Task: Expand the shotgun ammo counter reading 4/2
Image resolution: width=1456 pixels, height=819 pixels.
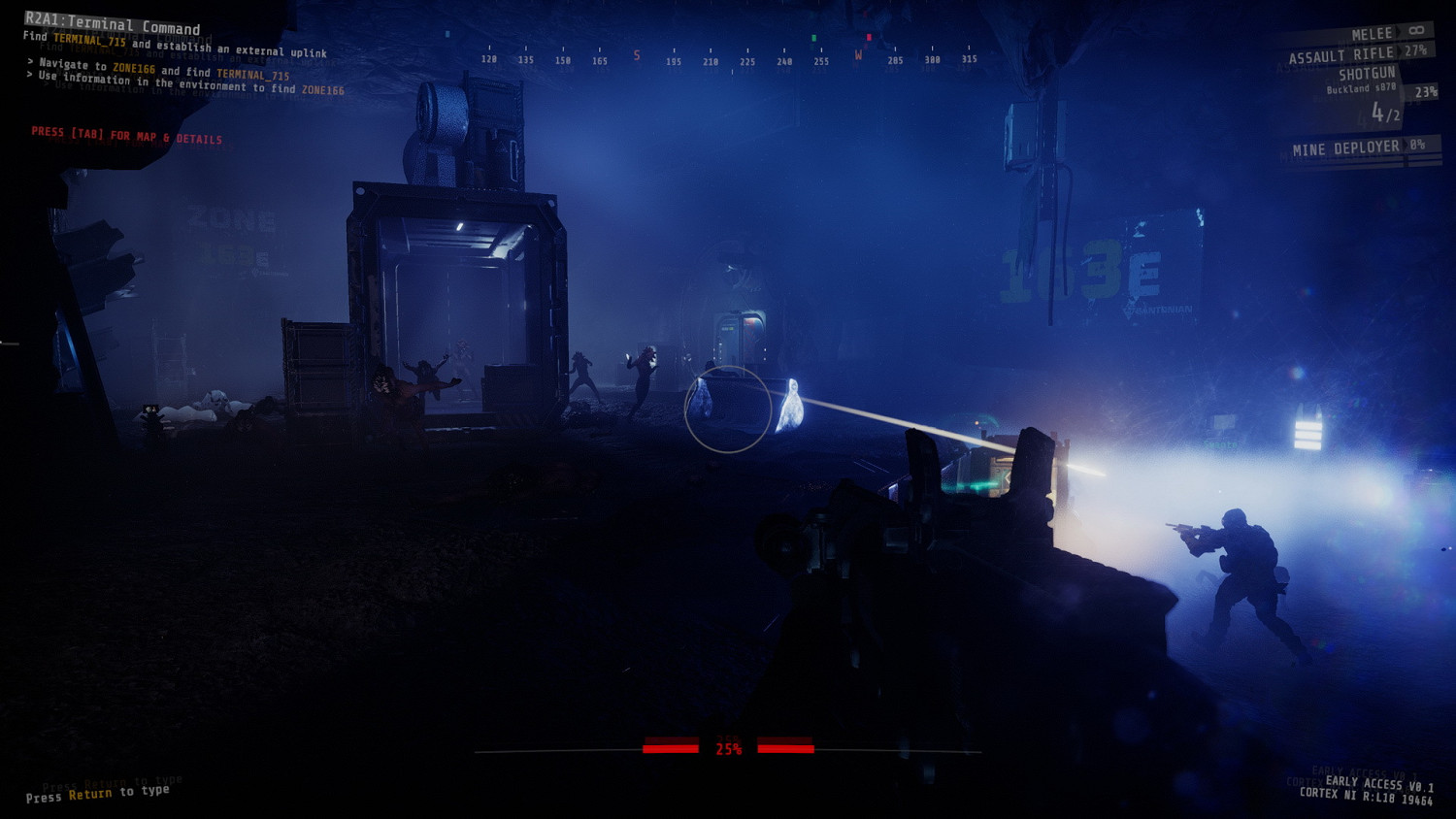Action: point(1386,114)
